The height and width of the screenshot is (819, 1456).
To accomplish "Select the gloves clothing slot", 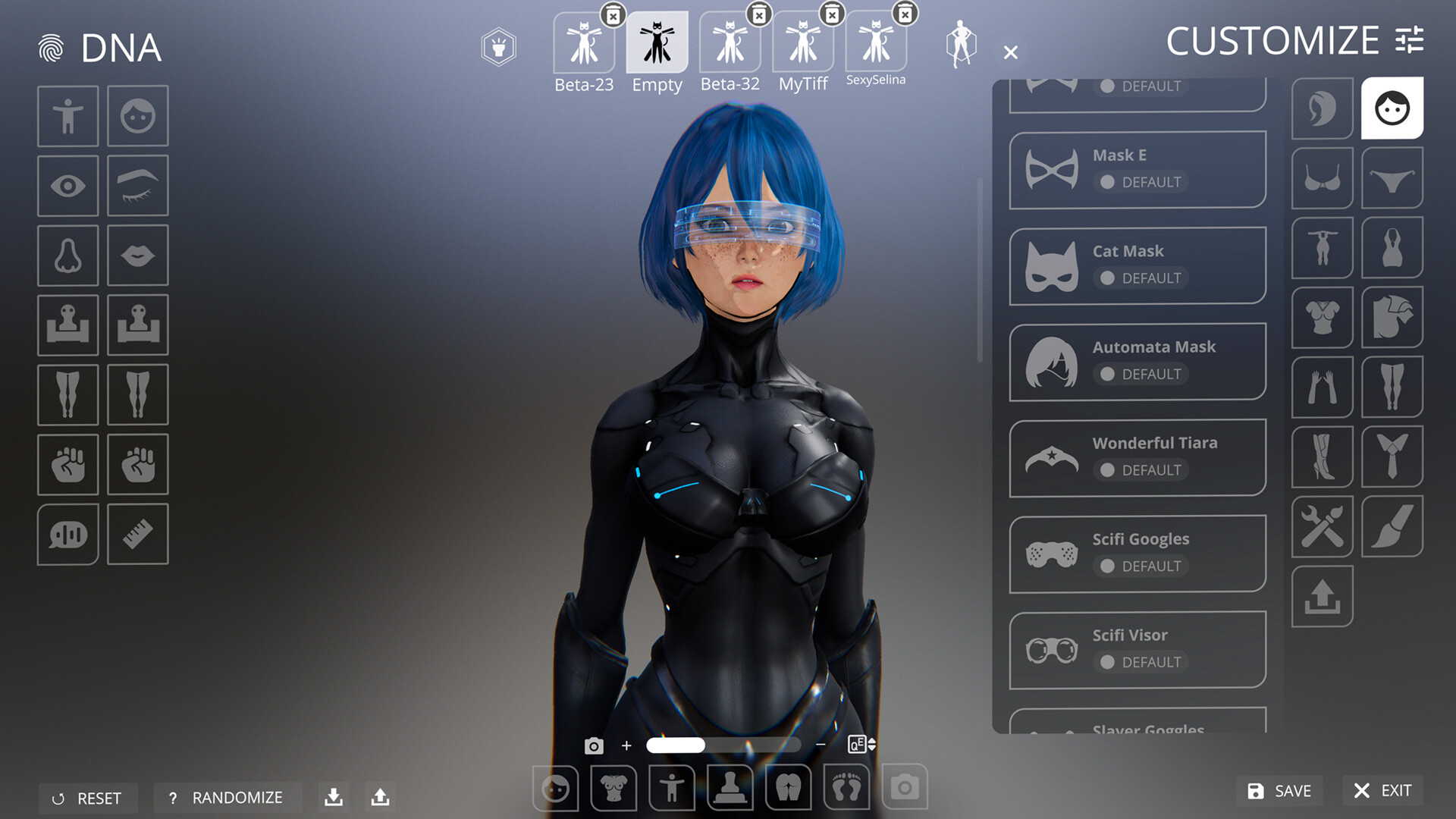I will pyautogui.click(x=1322, y=388).
